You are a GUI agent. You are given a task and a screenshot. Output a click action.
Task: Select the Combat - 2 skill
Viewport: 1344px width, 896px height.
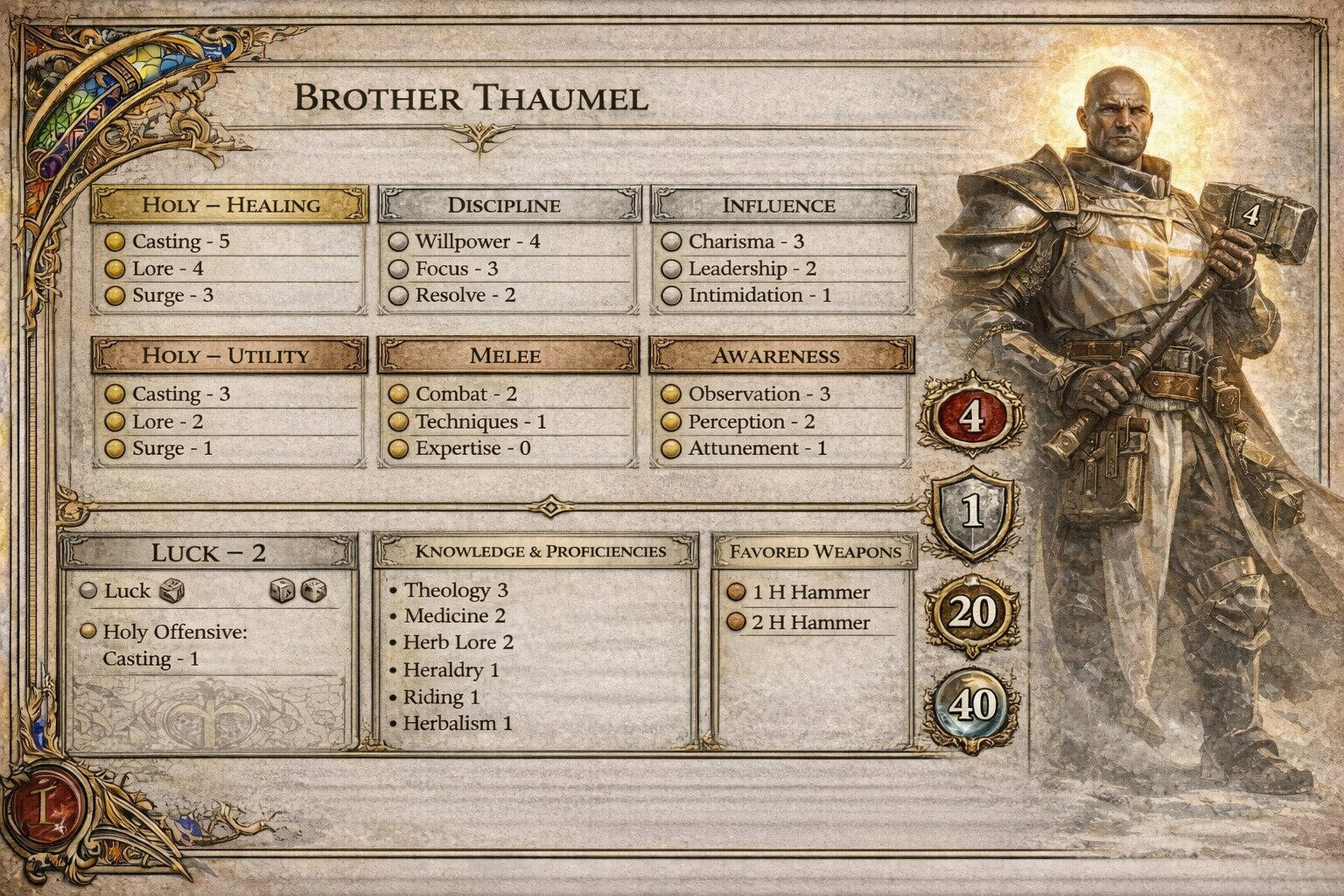coord(465,394)
